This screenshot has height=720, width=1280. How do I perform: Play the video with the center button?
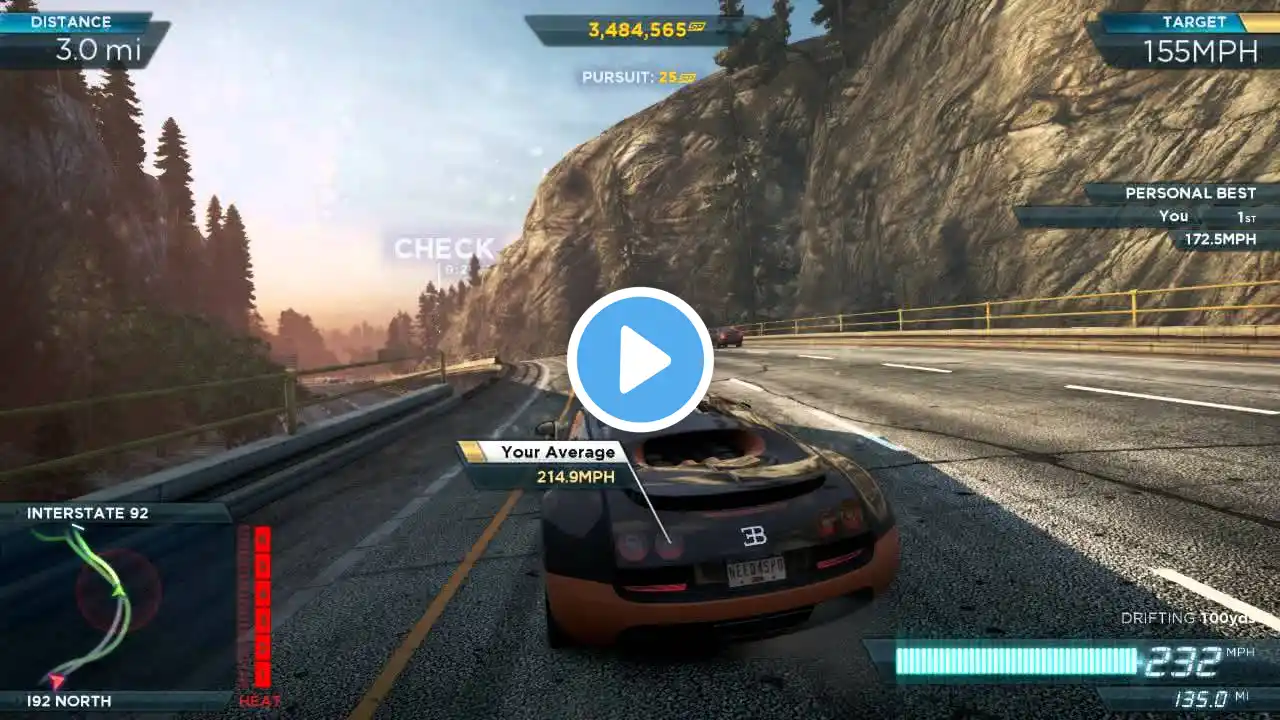[640, 360]
